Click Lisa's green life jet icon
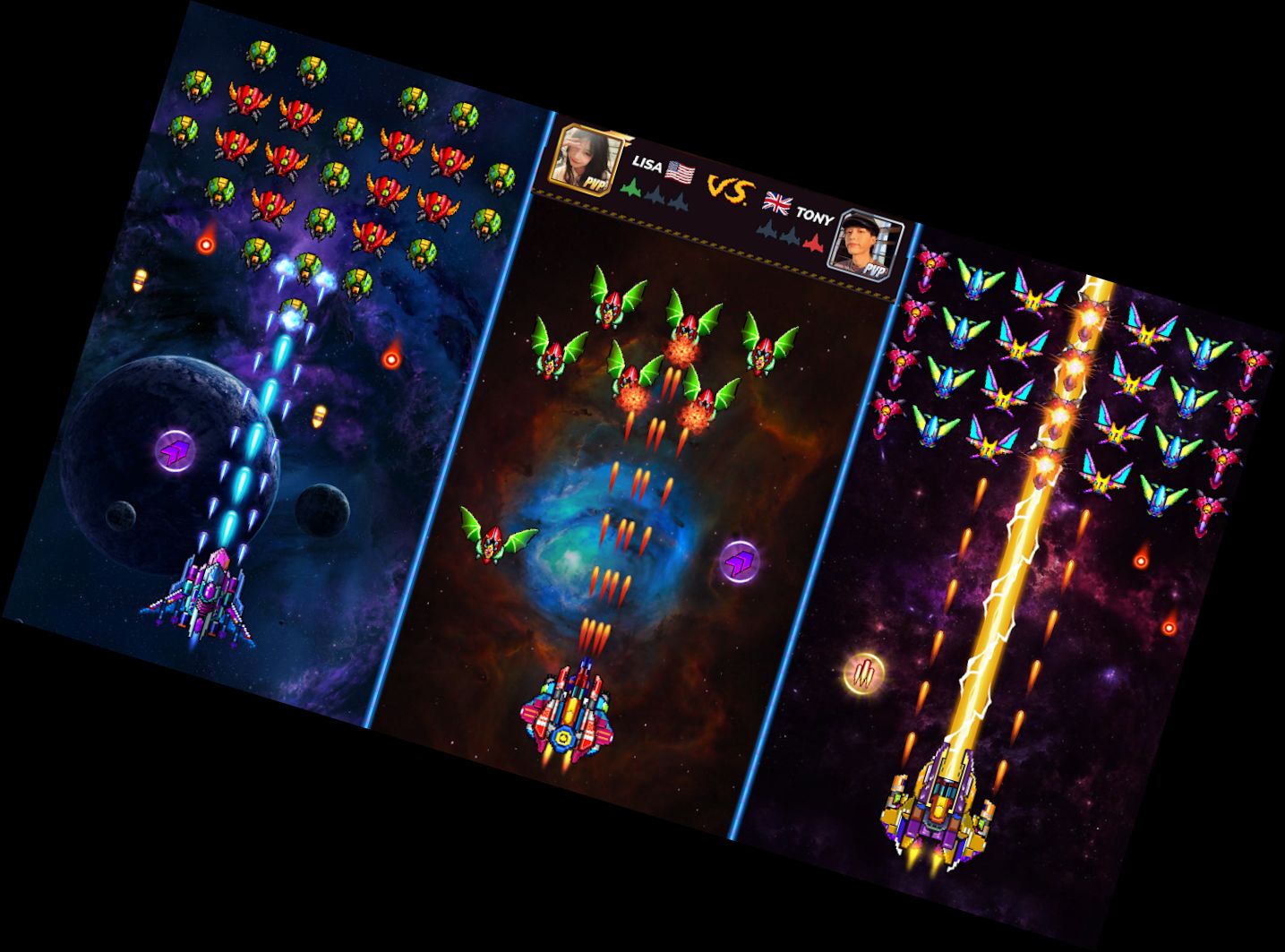This screenshot has width=1285, height=952. pyautogui.click(x=630, y=189)
